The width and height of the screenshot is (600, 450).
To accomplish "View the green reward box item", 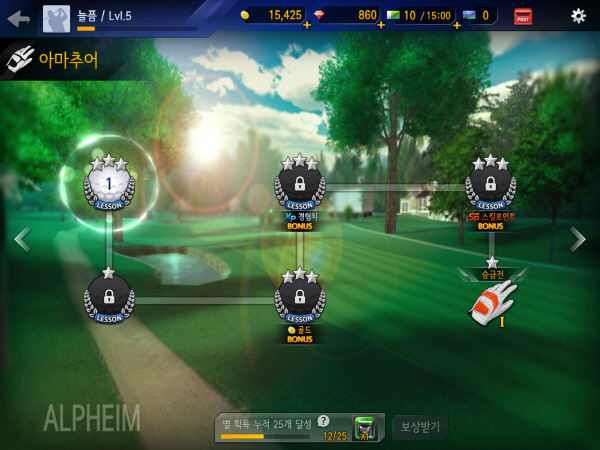I will (x=366, y=428).
